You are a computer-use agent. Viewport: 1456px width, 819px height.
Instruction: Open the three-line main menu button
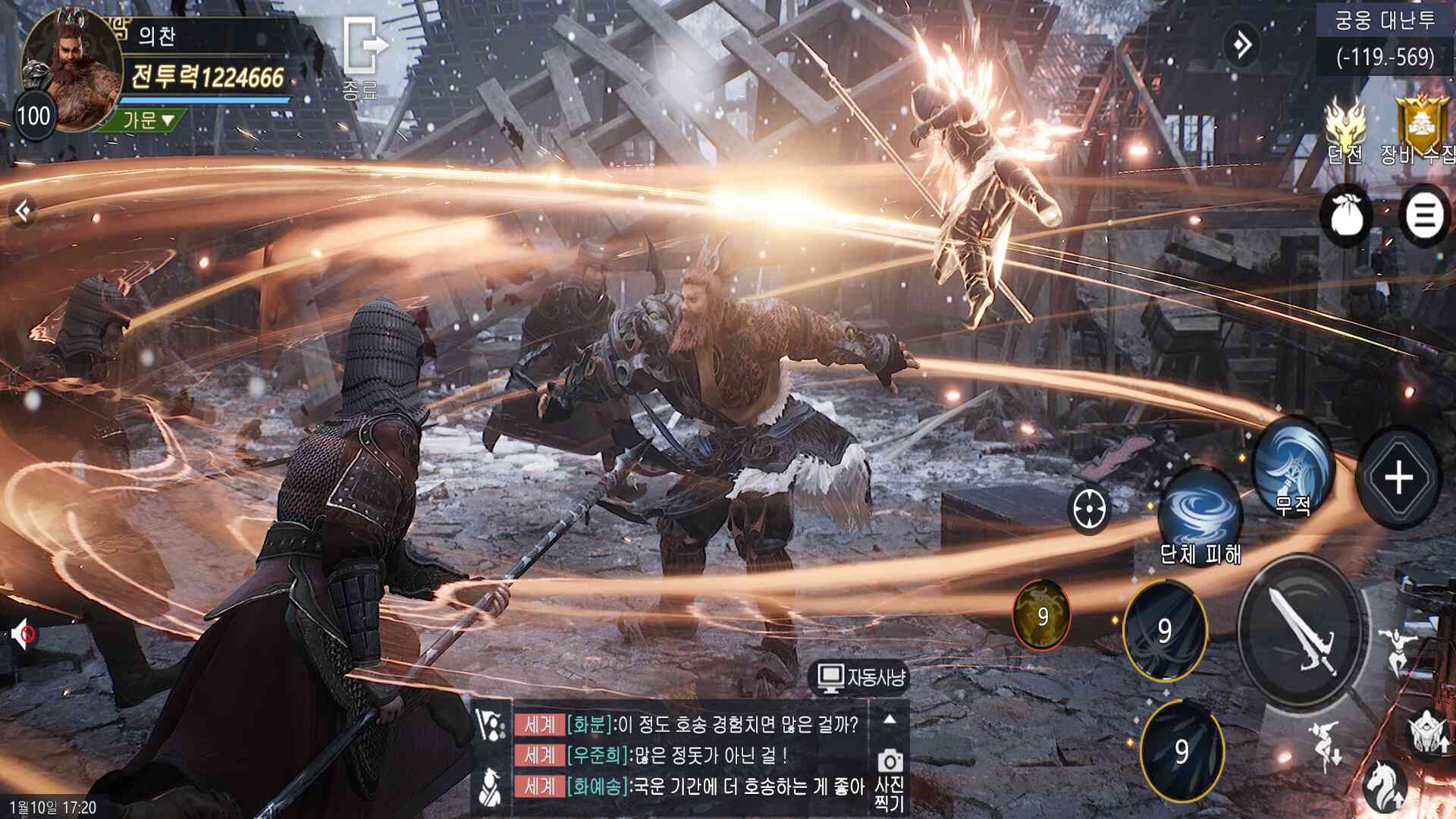tap(1423, 215)
